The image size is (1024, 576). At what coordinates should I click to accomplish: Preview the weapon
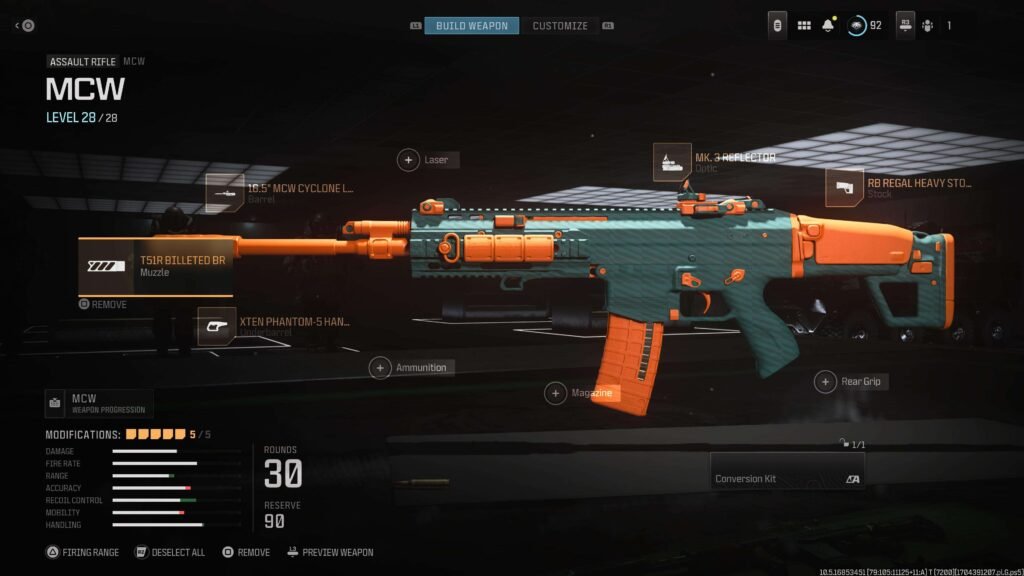[x=330, y=552]
